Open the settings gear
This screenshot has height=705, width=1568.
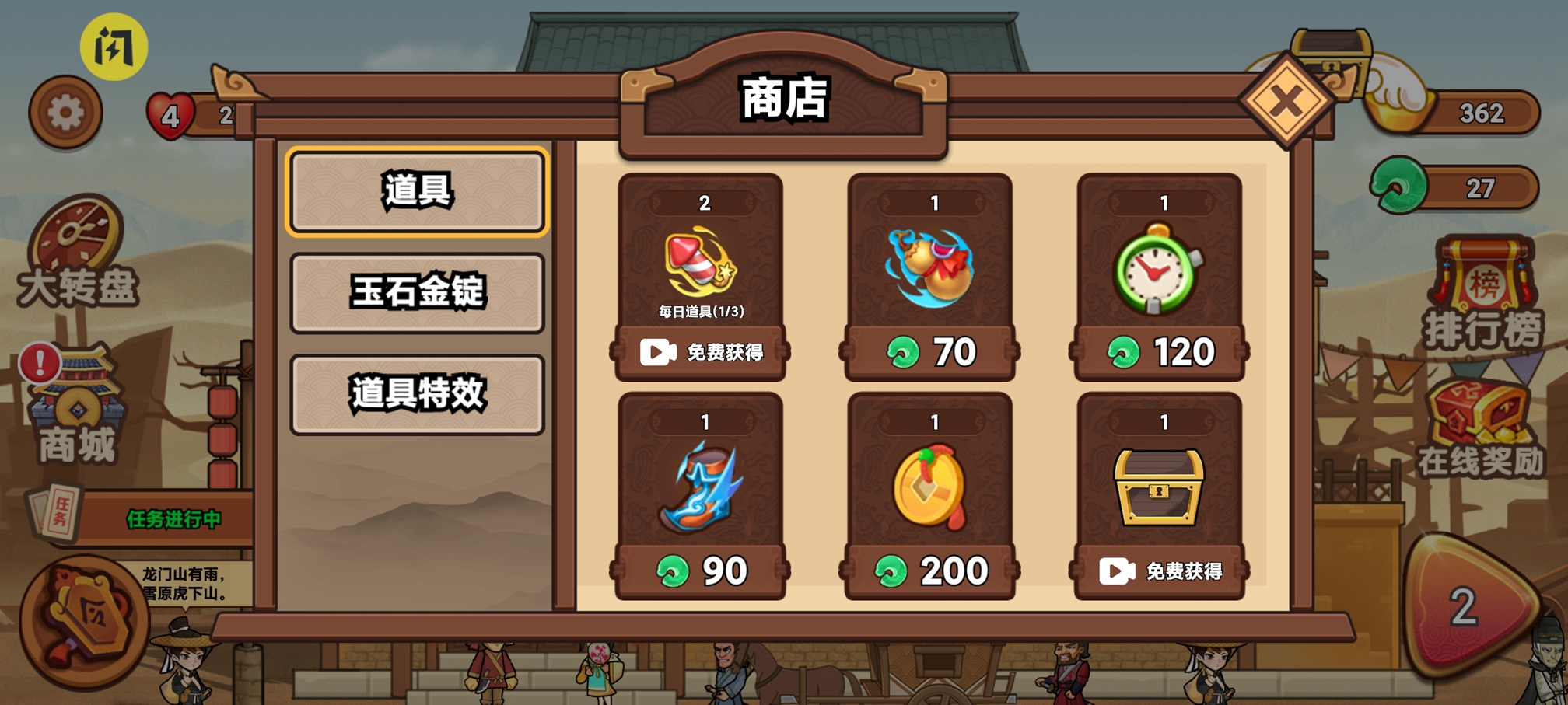pyautogui.click(x=65, y=112)
